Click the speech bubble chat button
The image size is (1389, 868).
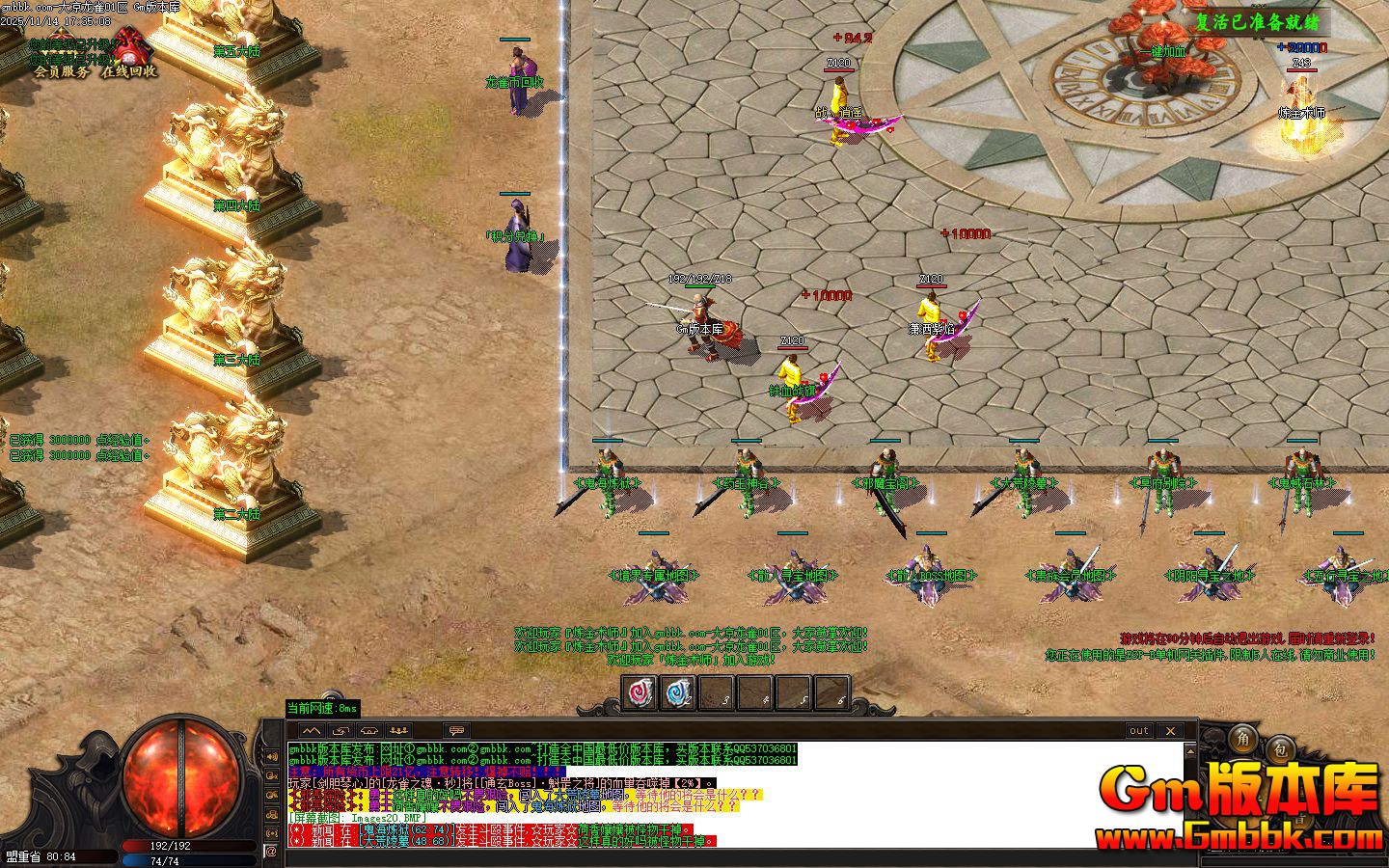tap(457, 730)
